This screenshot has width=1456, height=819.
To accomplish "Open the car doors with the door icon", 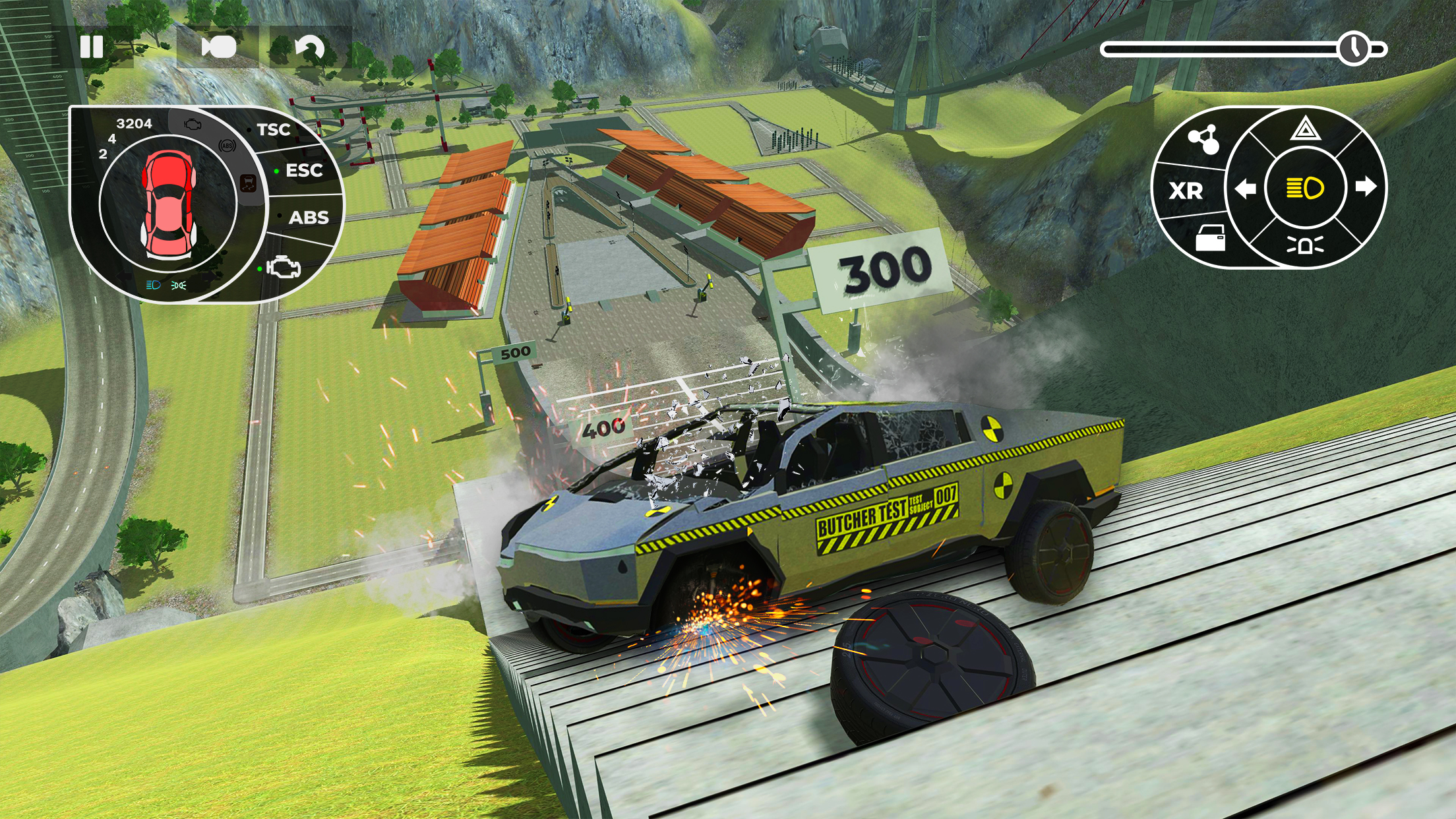I will pos(1211,238).
